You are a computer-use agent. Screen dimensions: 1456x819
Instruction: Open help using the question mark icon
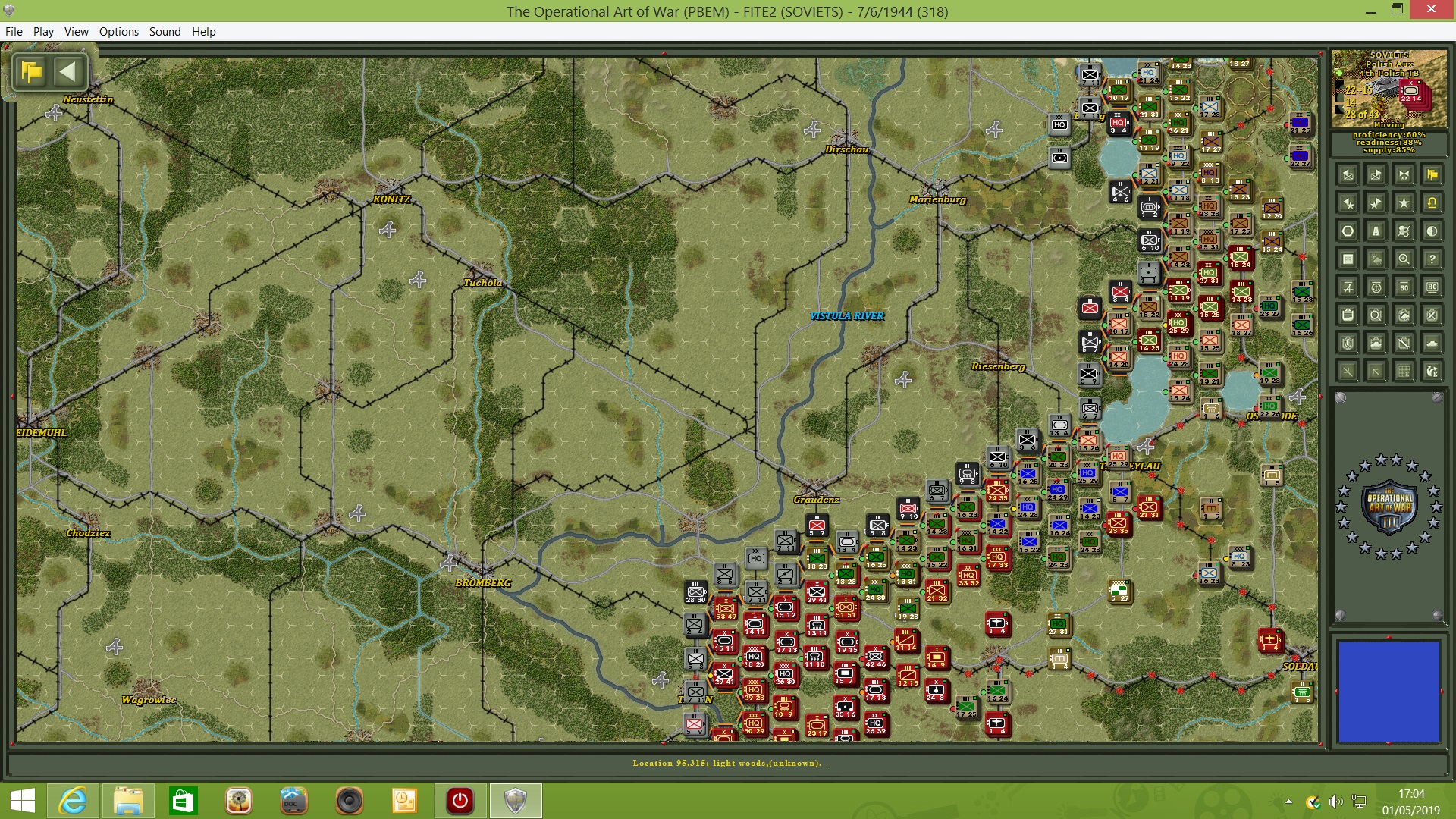click(x=1432, y=259)
